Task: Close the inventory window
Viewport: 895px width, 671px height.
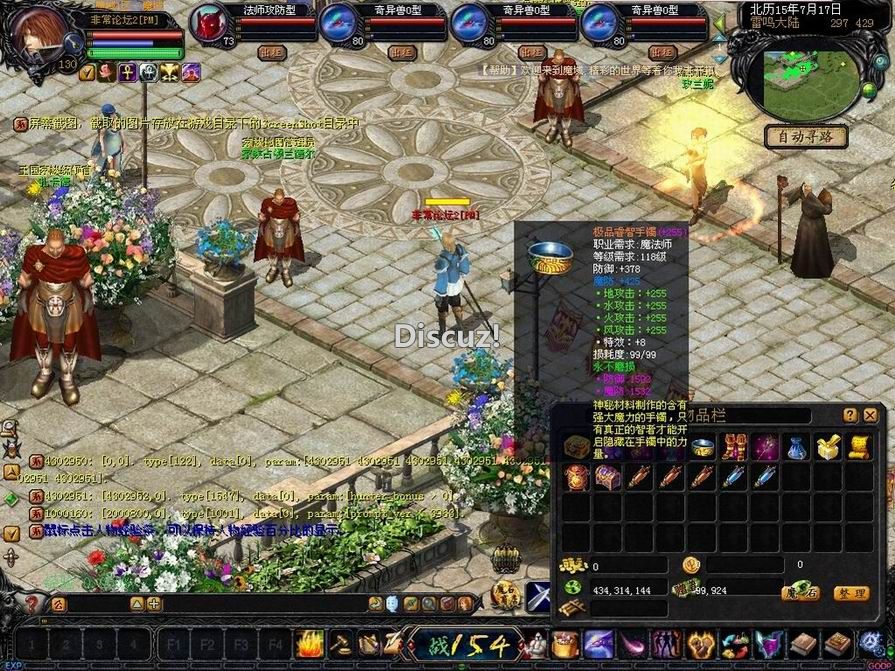Action: pyautogui.click(x=870, y=415)
